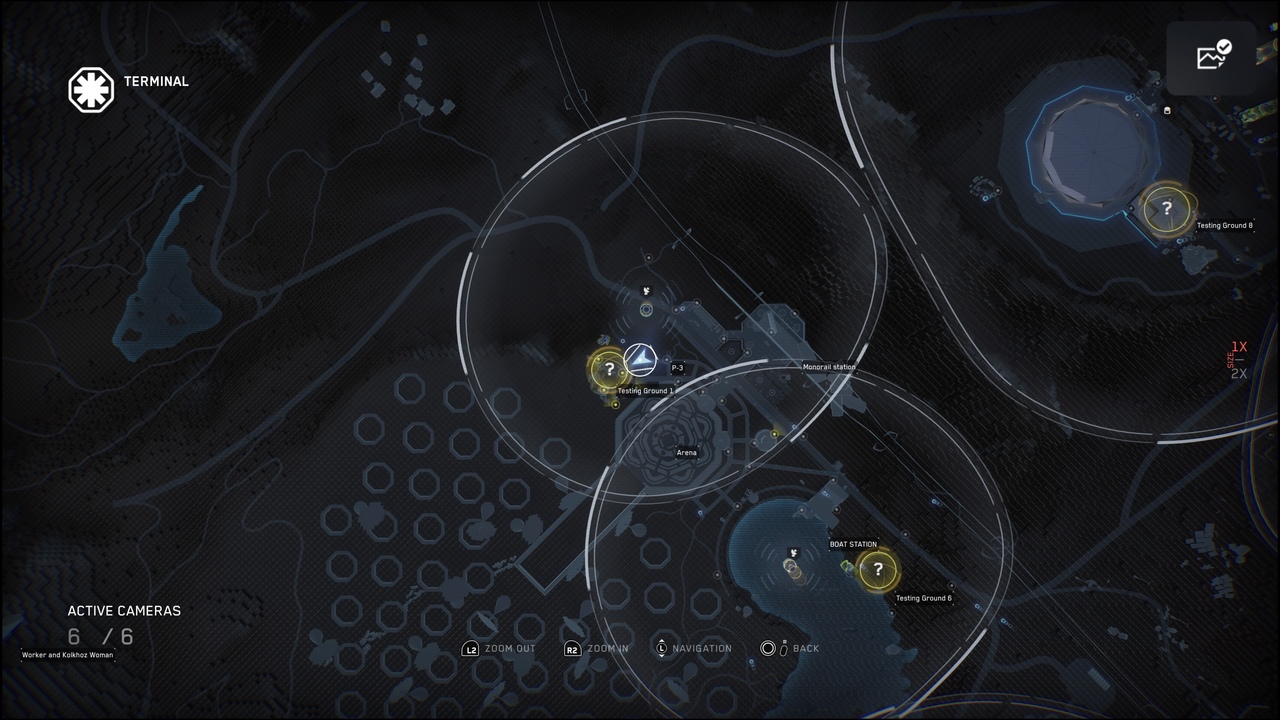1280x720 pixels.
Task: Expand the Monorail station map label
Action: click(x=828, y=367)
